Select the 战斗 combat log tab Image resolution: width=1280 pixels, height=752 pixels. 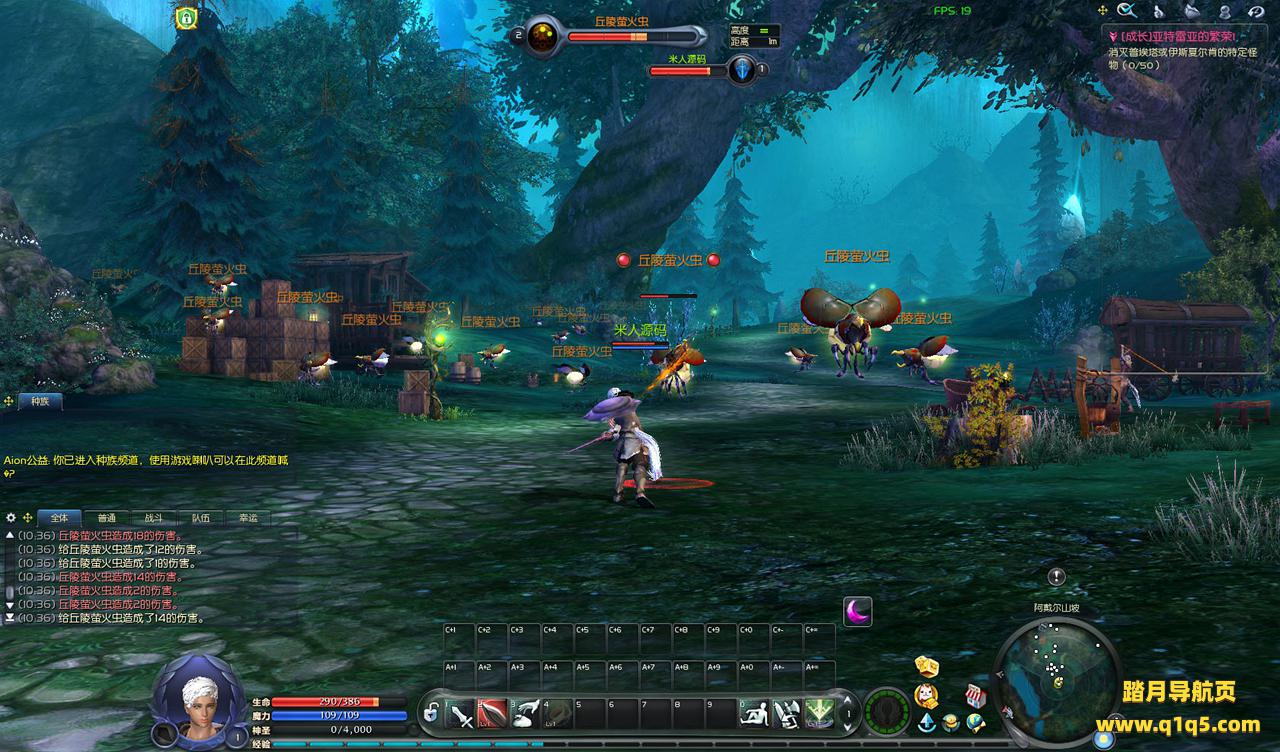(153, 518)
